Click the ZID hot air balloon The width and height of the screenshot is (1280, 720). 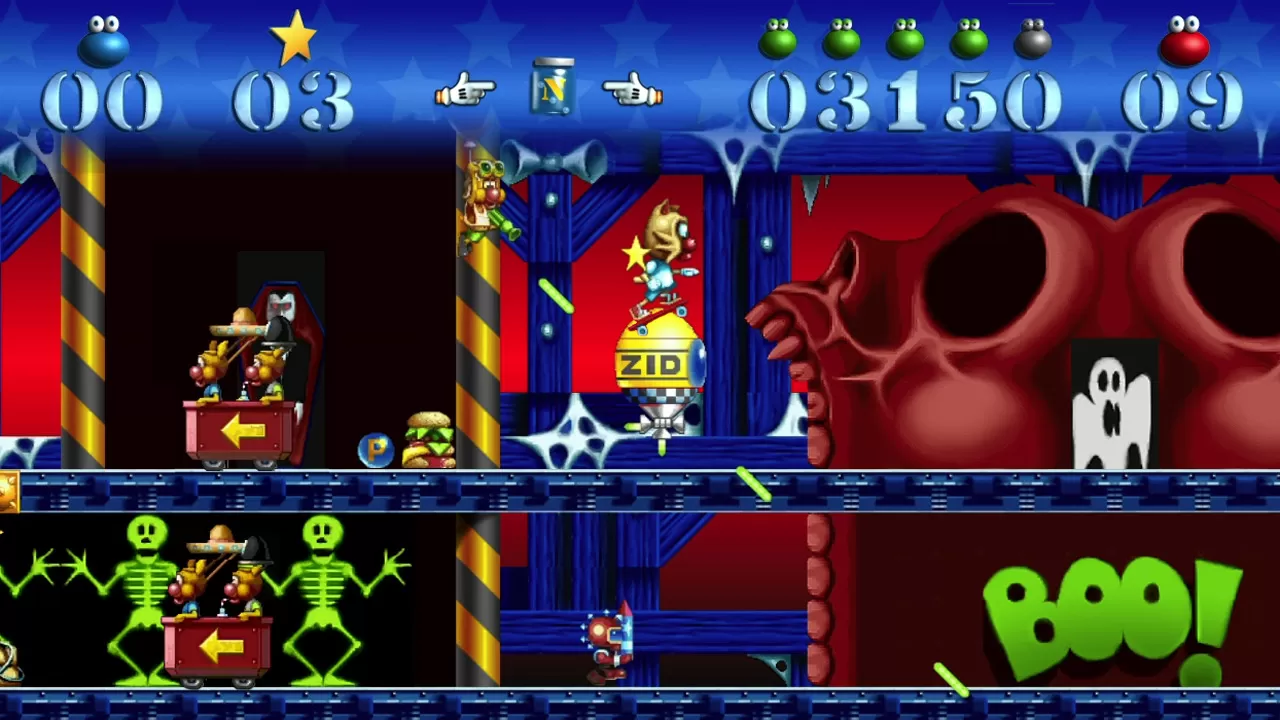(655, 360)
